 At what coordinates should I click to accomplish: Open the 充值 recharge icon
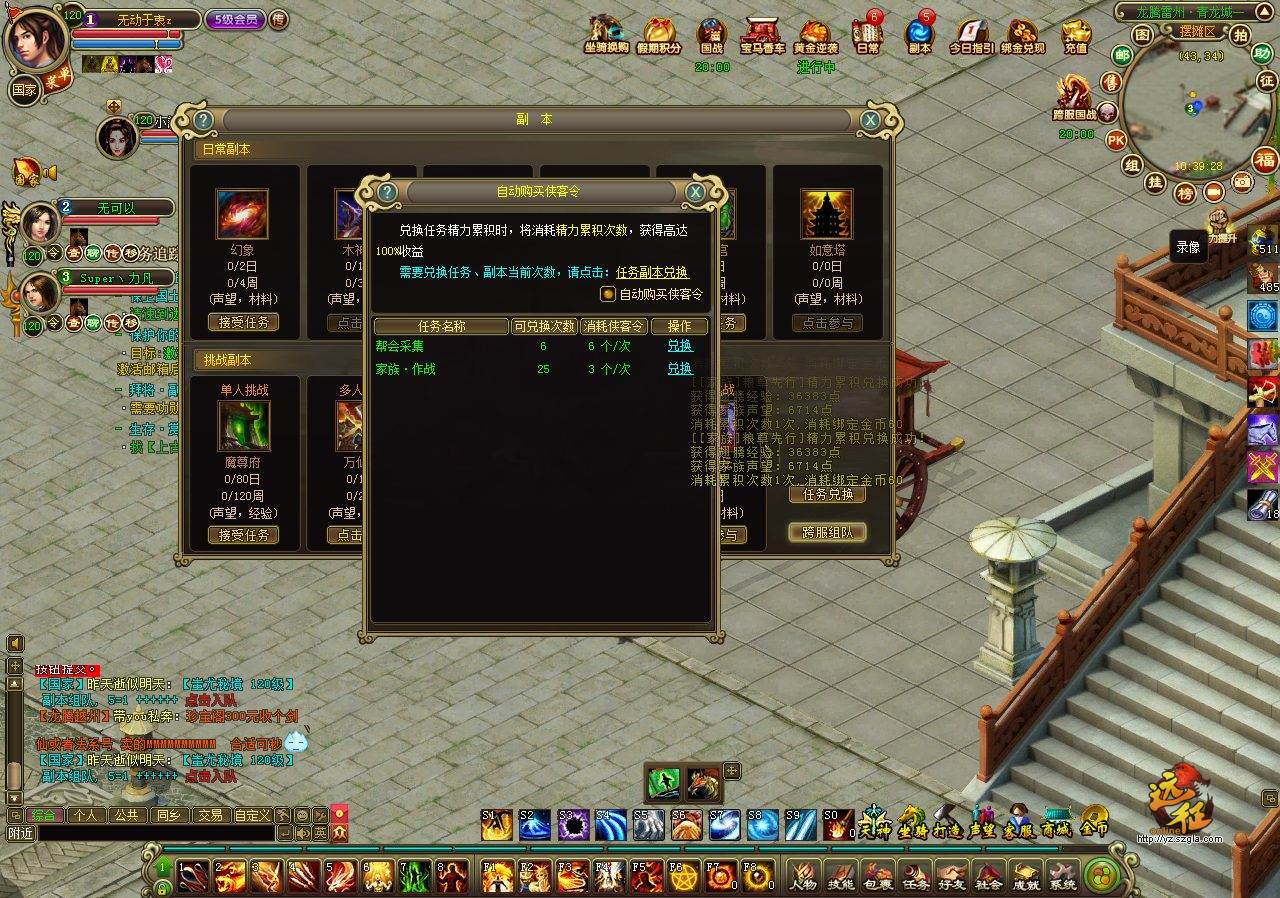(1076, 36)
